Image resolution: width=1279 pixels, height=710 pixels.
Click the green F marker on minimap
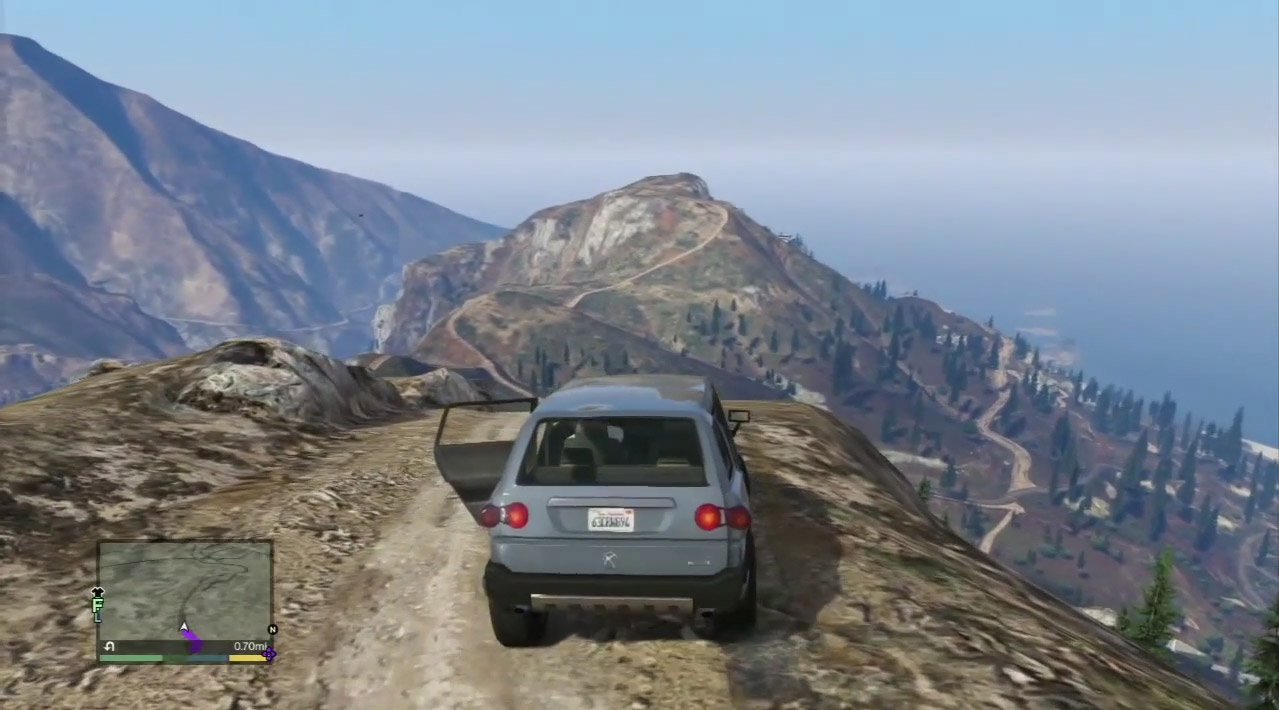(x=98, y=605)
